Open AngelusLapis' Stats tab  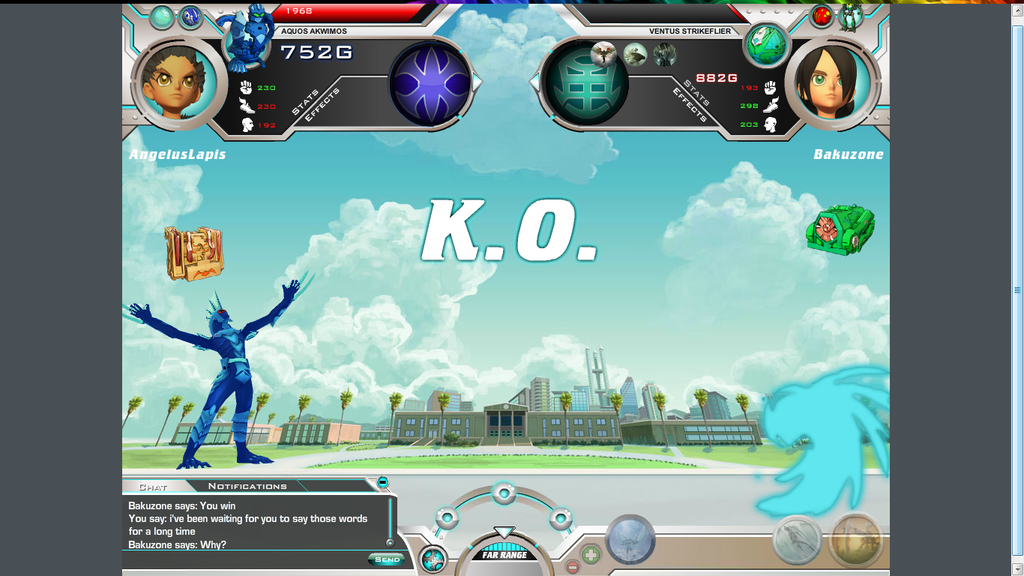click(x=305, y=102)
